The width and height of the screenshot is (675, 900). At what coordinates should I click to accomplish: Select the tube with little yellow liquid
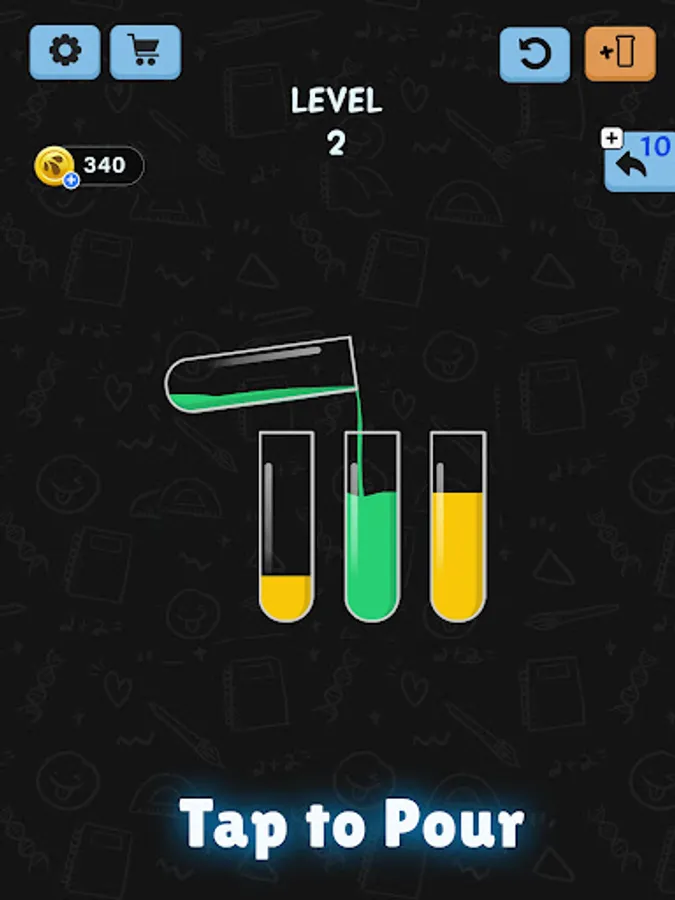(x=286, y=527)
